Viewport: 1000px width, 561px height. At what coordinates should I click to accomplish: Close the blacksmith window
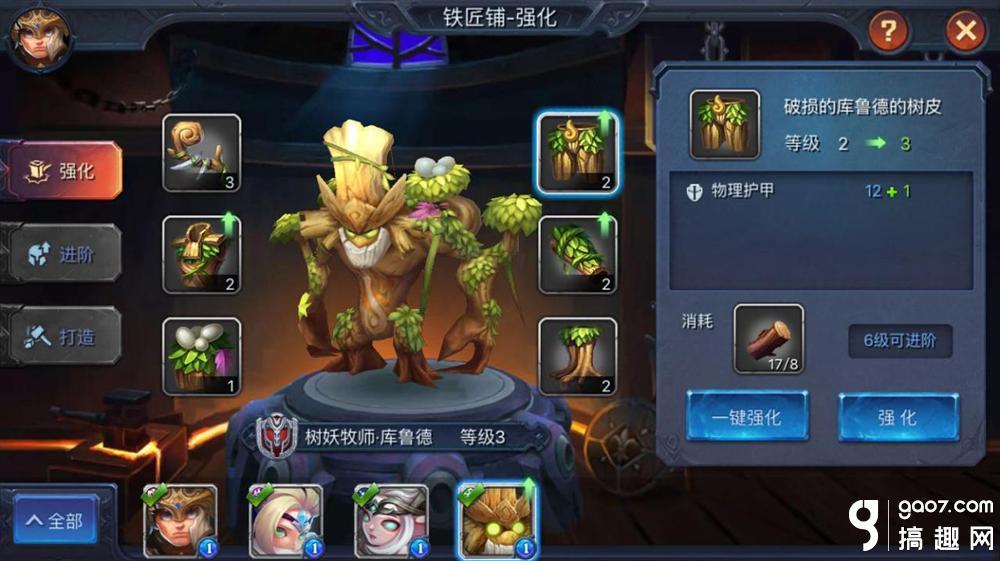[x=965, y=32]
